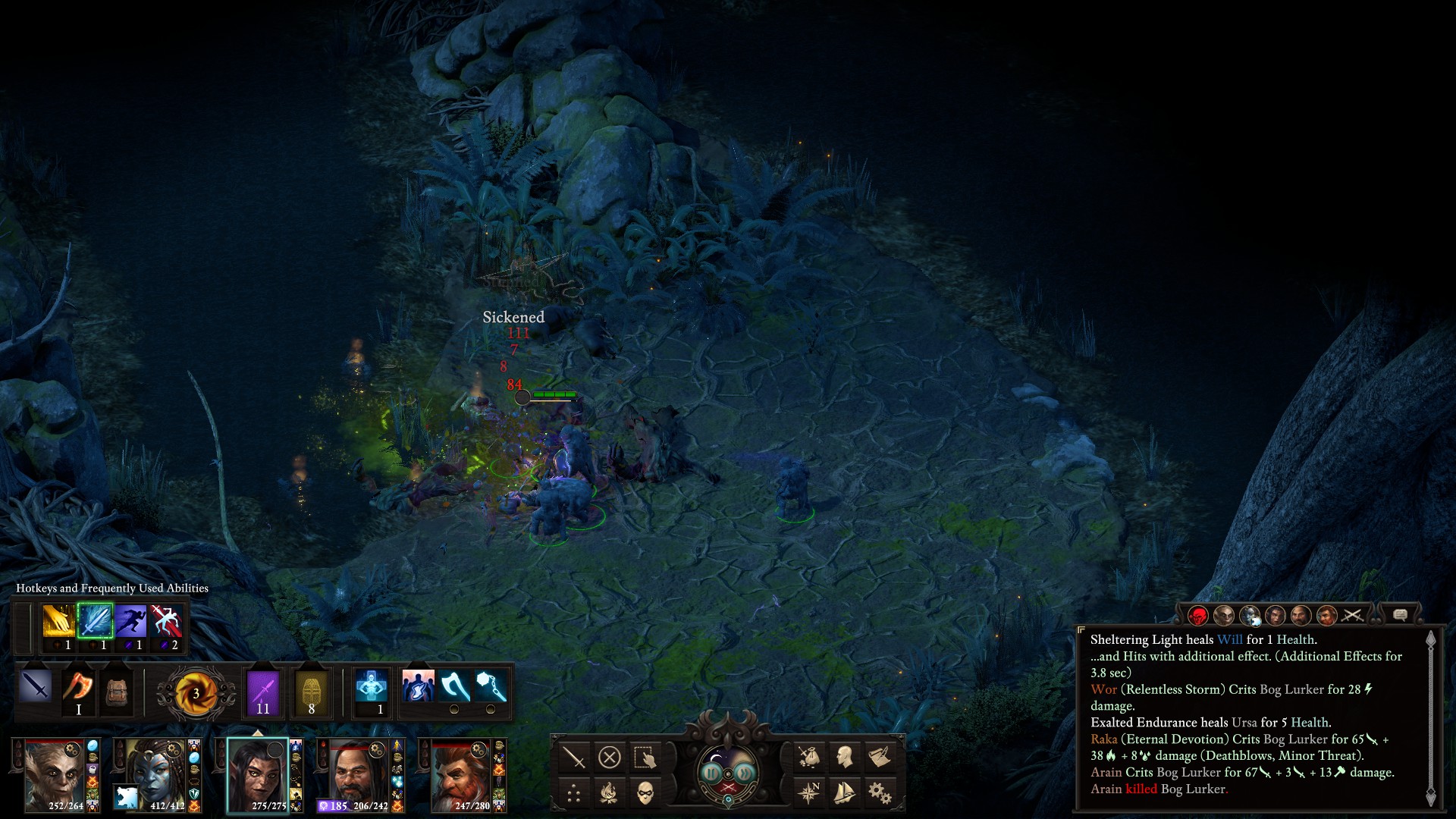Select the blue-skinned woman's portrait

tap(155, 774)
